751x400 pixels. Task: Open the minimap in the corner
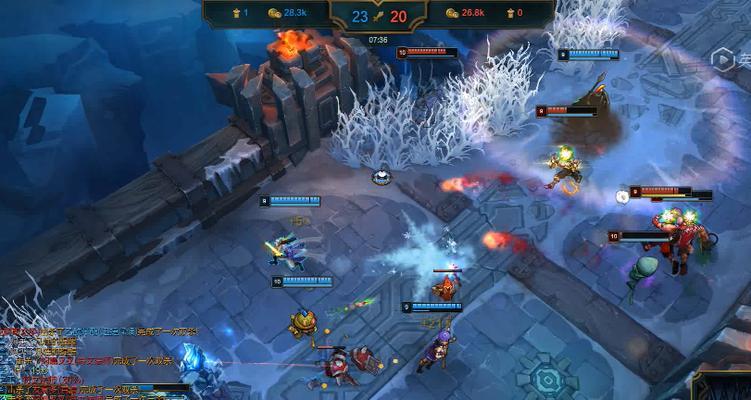pyautogui.click(x=724, y=386)
